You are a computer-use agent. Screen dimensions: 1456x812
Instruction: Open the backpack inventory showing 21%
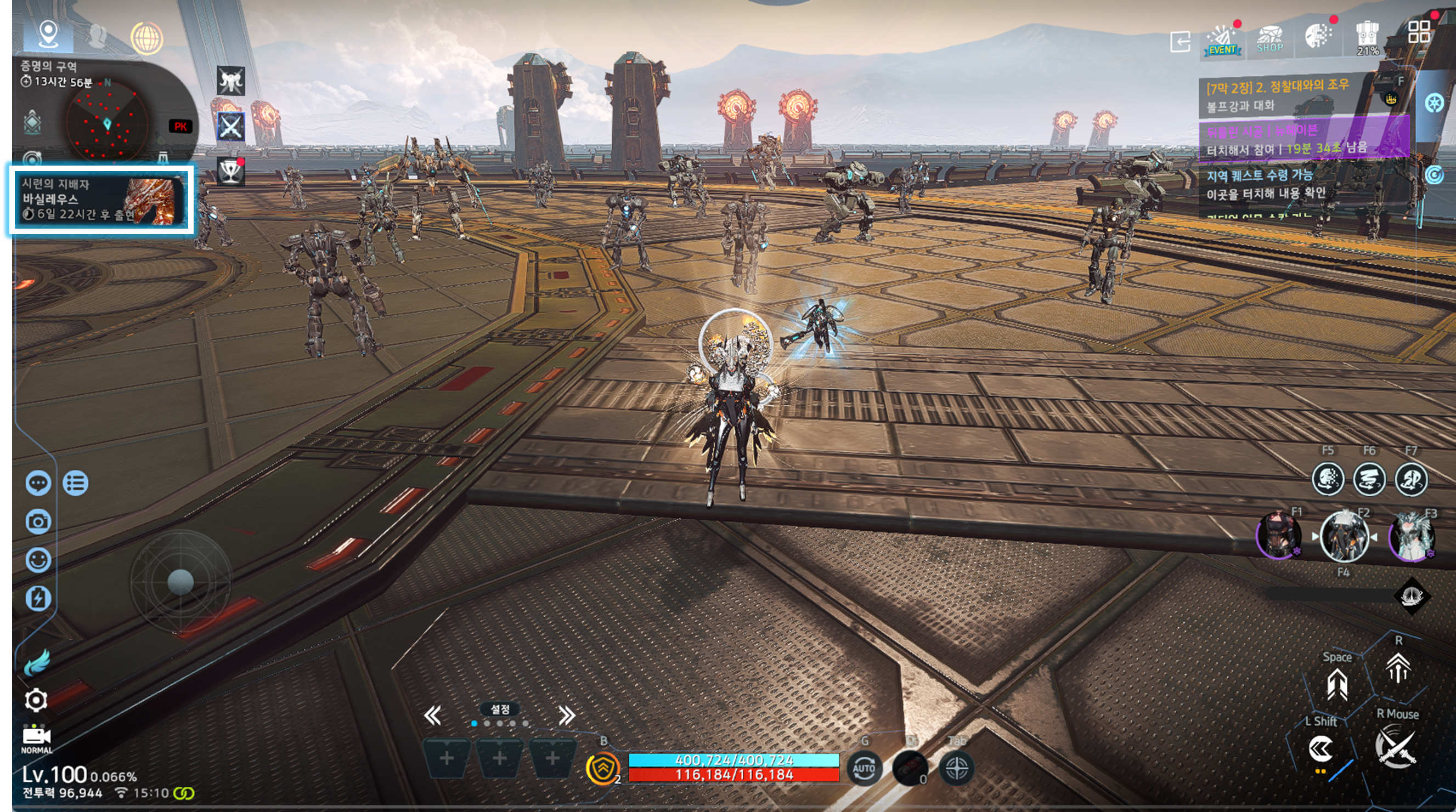[x=1367, y=37]
